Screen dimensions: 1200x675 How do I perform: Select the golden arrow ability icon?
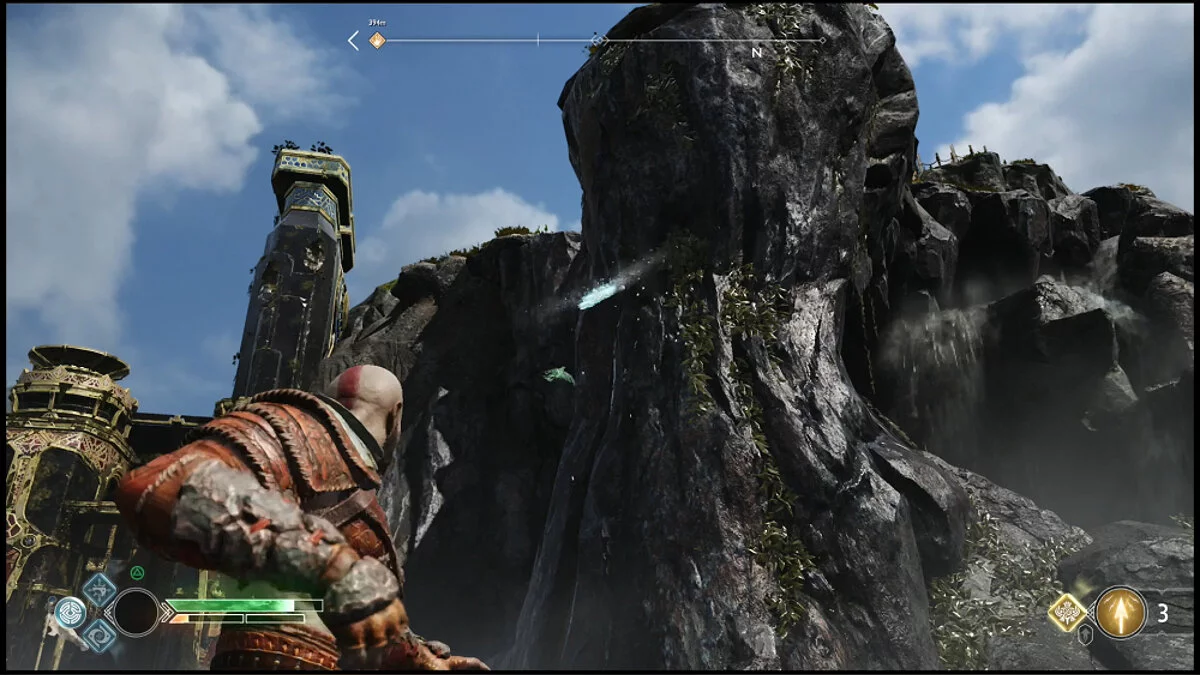point(1121,612)
